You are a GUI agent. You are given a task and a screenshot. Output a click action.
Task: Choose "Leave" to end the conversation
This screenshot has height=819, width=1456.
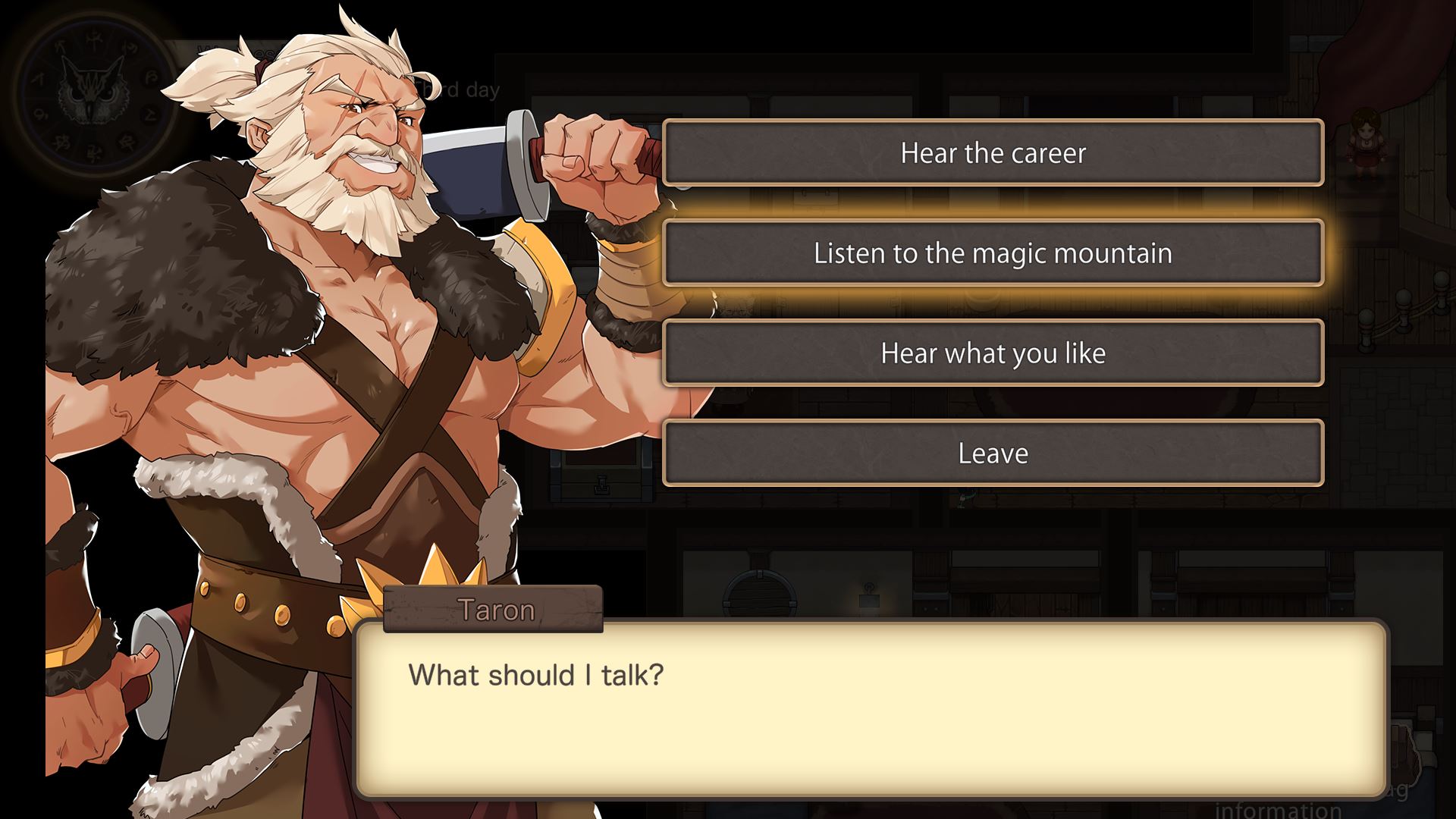tap(993, 453)
